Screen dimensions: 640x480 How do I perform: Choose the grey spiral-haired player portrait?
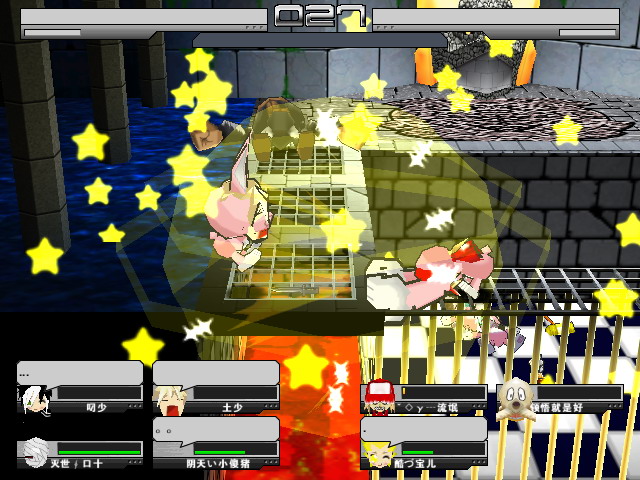(x=33, y=454)
